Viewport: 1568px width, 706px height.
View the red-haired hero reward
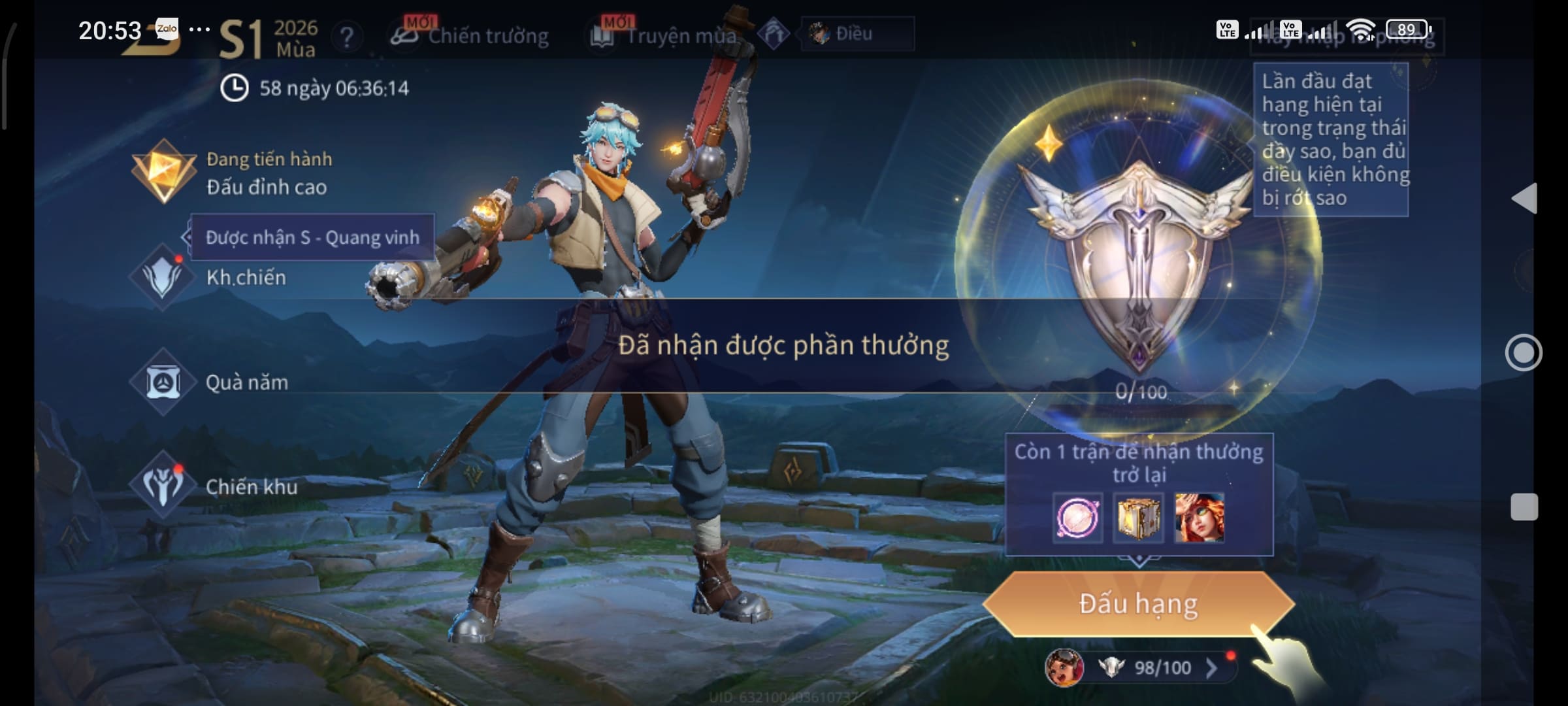(x=1199, y=518)
